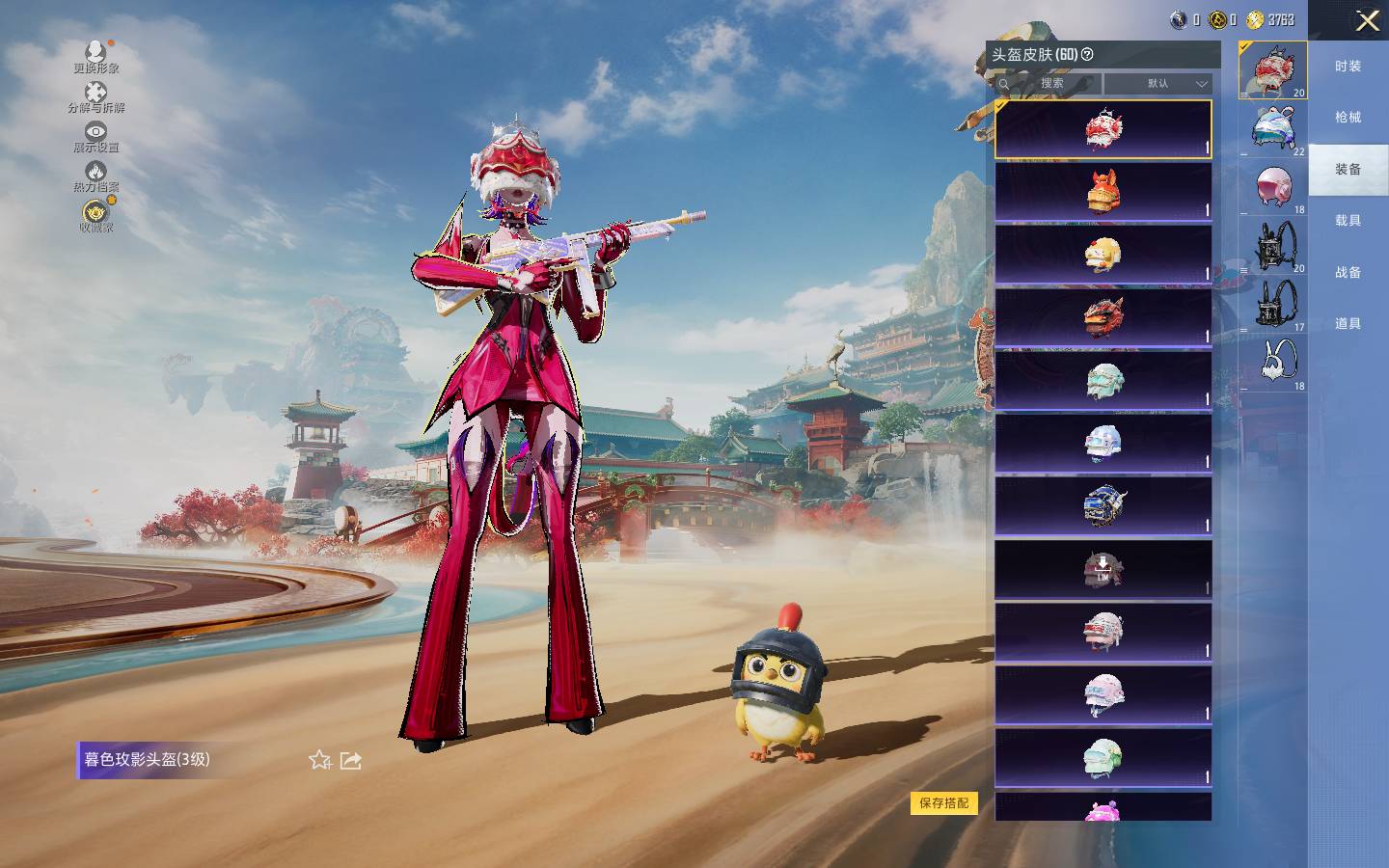Open 更换形象 (change appearance)
The height and width of the screenshot is (868, 1389).
(x=95, y=56)
